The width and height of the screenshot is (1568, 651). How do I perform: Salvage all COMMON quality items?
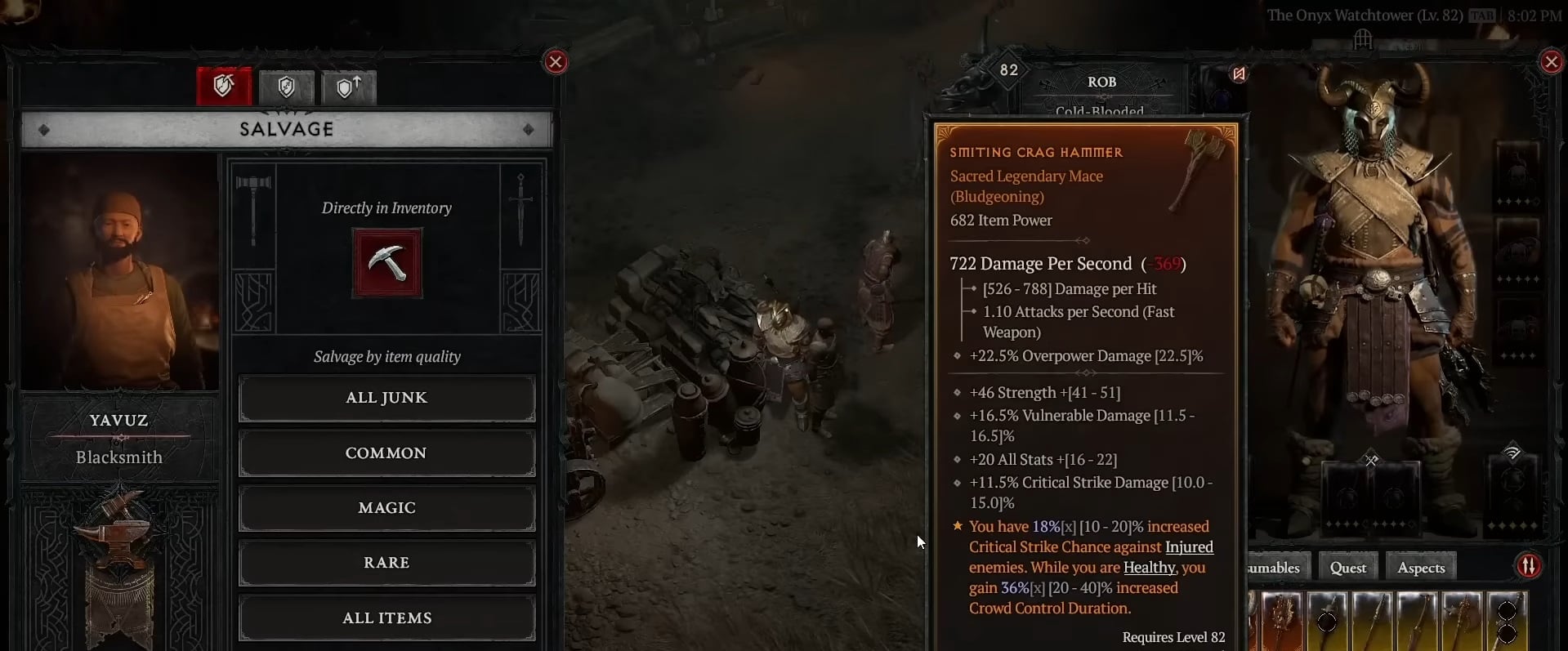(386, 453)
